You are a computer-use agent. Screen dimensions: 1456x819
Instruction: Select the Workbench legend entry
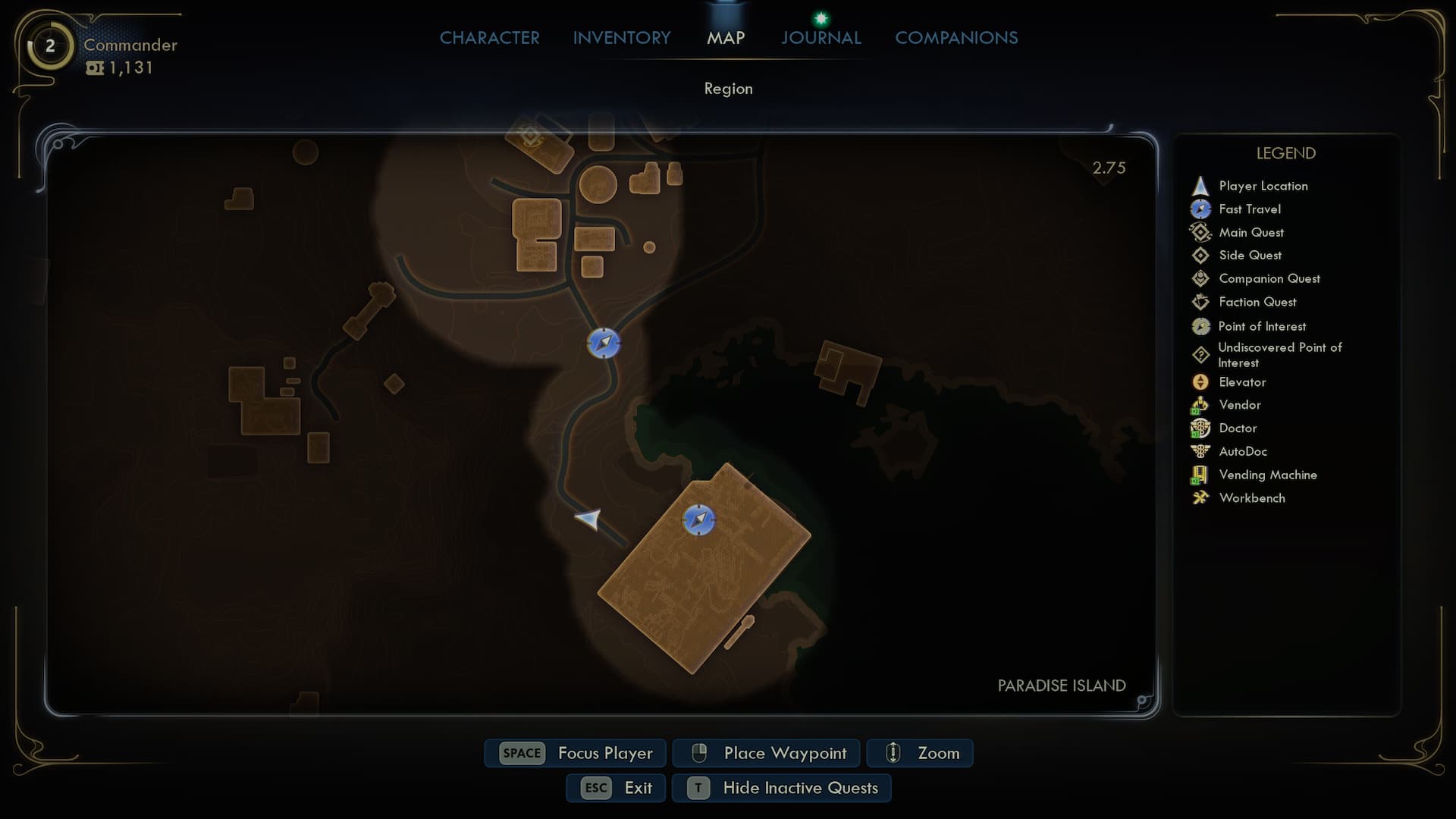(x=1251, y=498)
